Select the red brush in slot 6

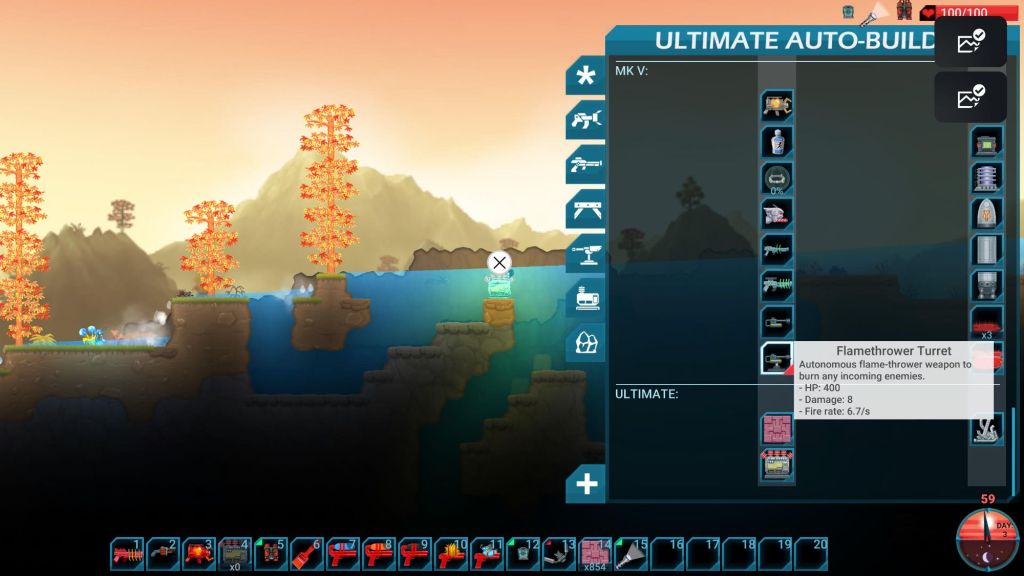(x=308, y=553)
